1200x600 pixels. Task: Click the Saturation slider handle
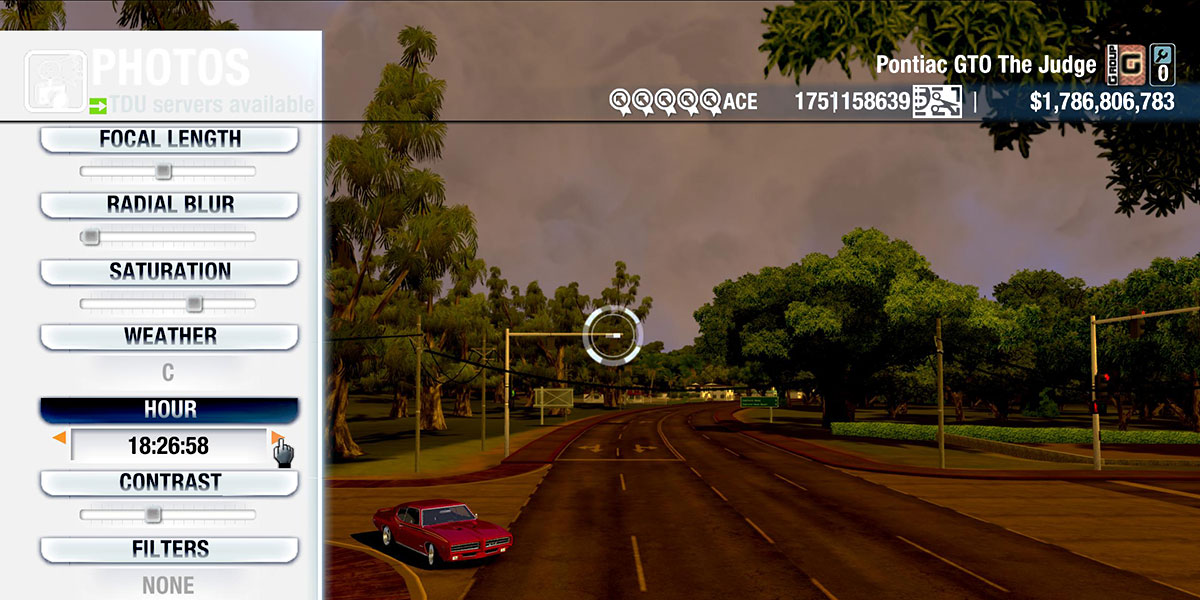tap(194, 303)
